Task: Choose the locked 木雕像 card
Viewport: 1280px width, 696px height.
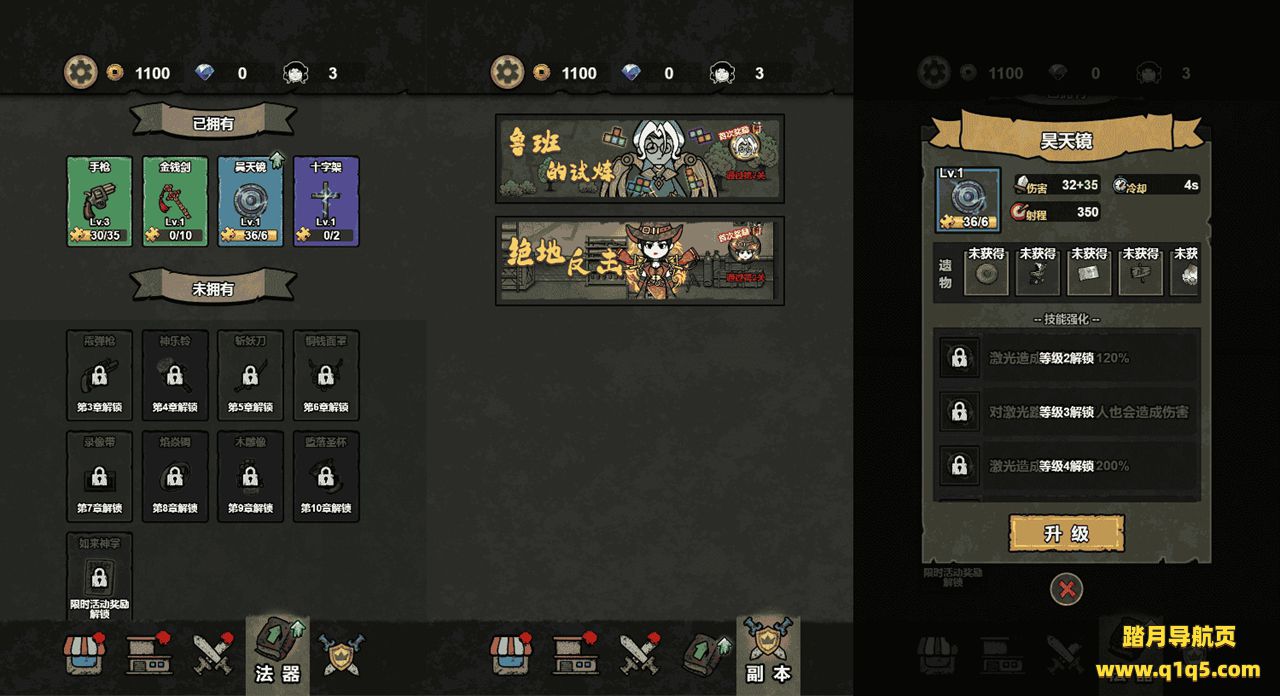Action: (x=250, y=476)
